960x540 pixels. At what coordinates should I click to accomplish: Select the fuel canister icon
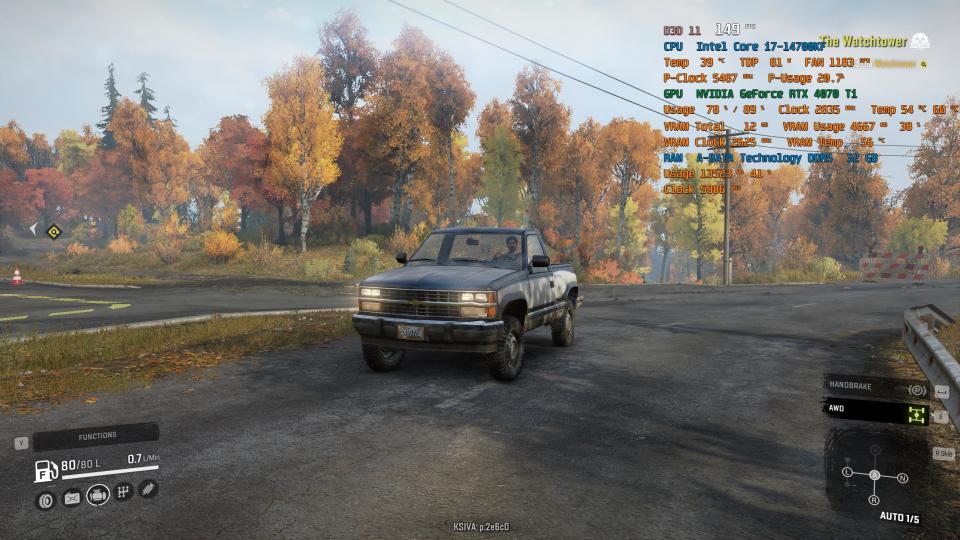72,497
